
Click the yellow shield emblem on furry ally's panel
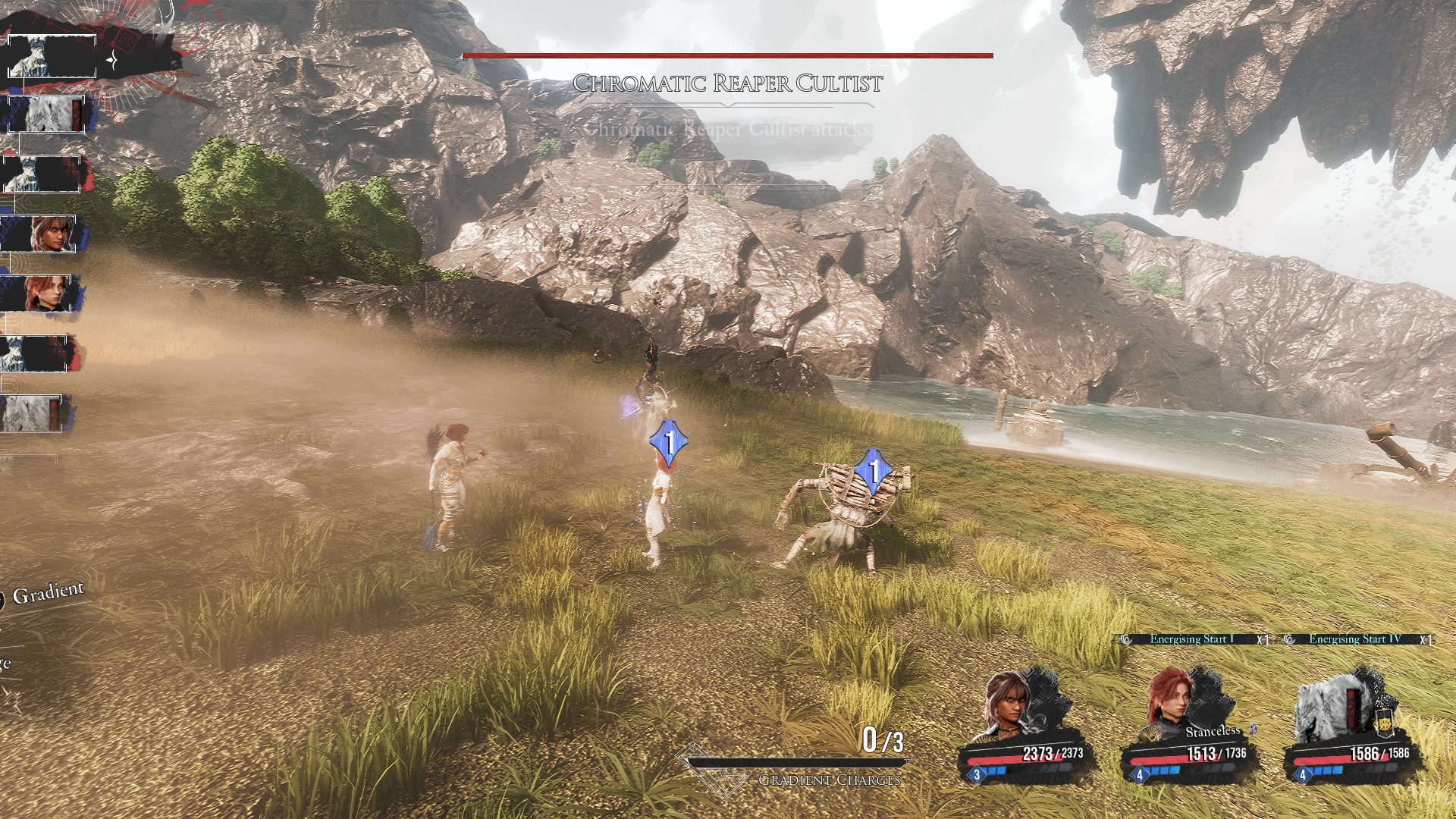[x=1385, y=724]
